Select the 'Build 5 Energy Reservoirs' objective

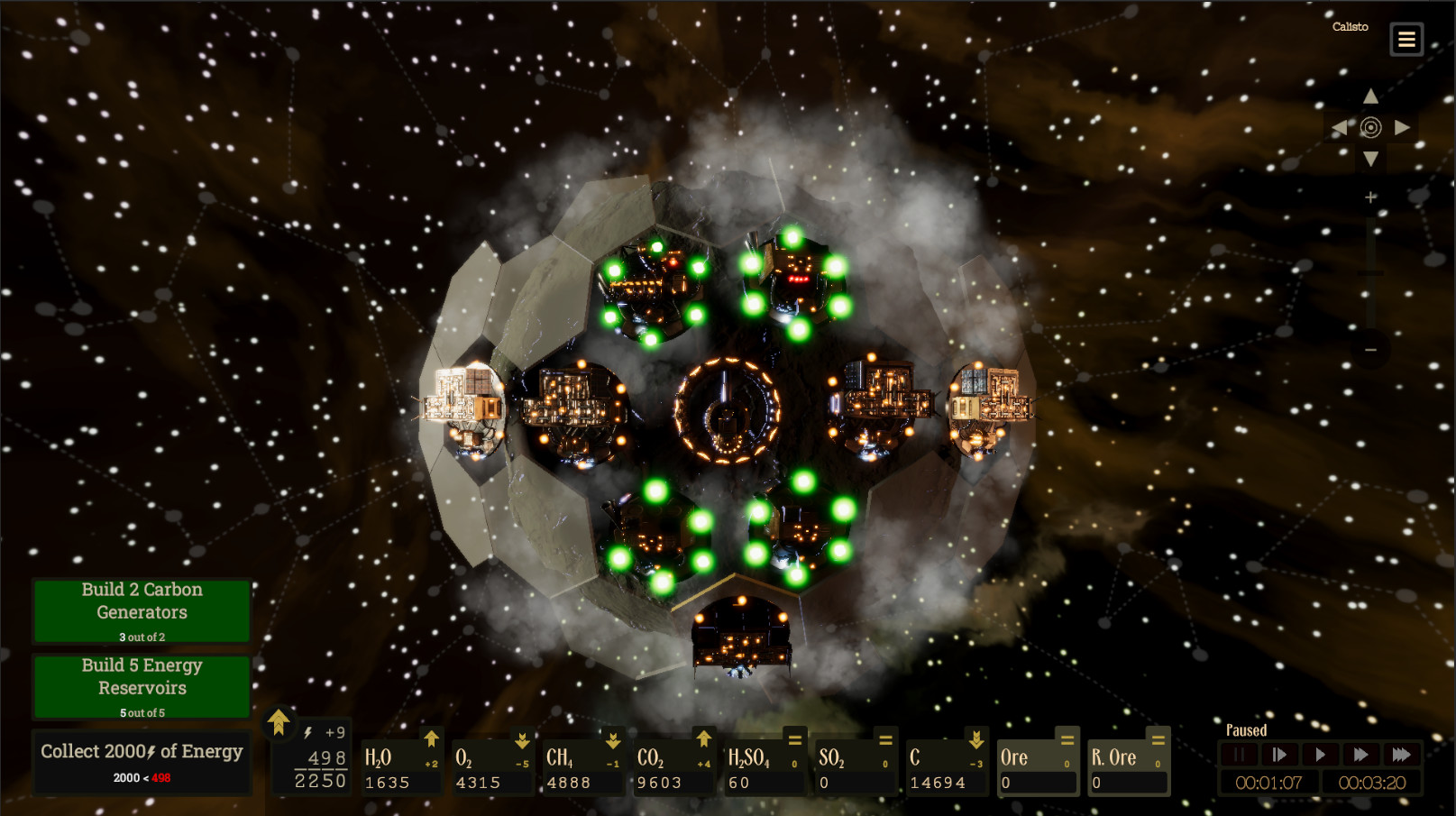pos(142,685)
